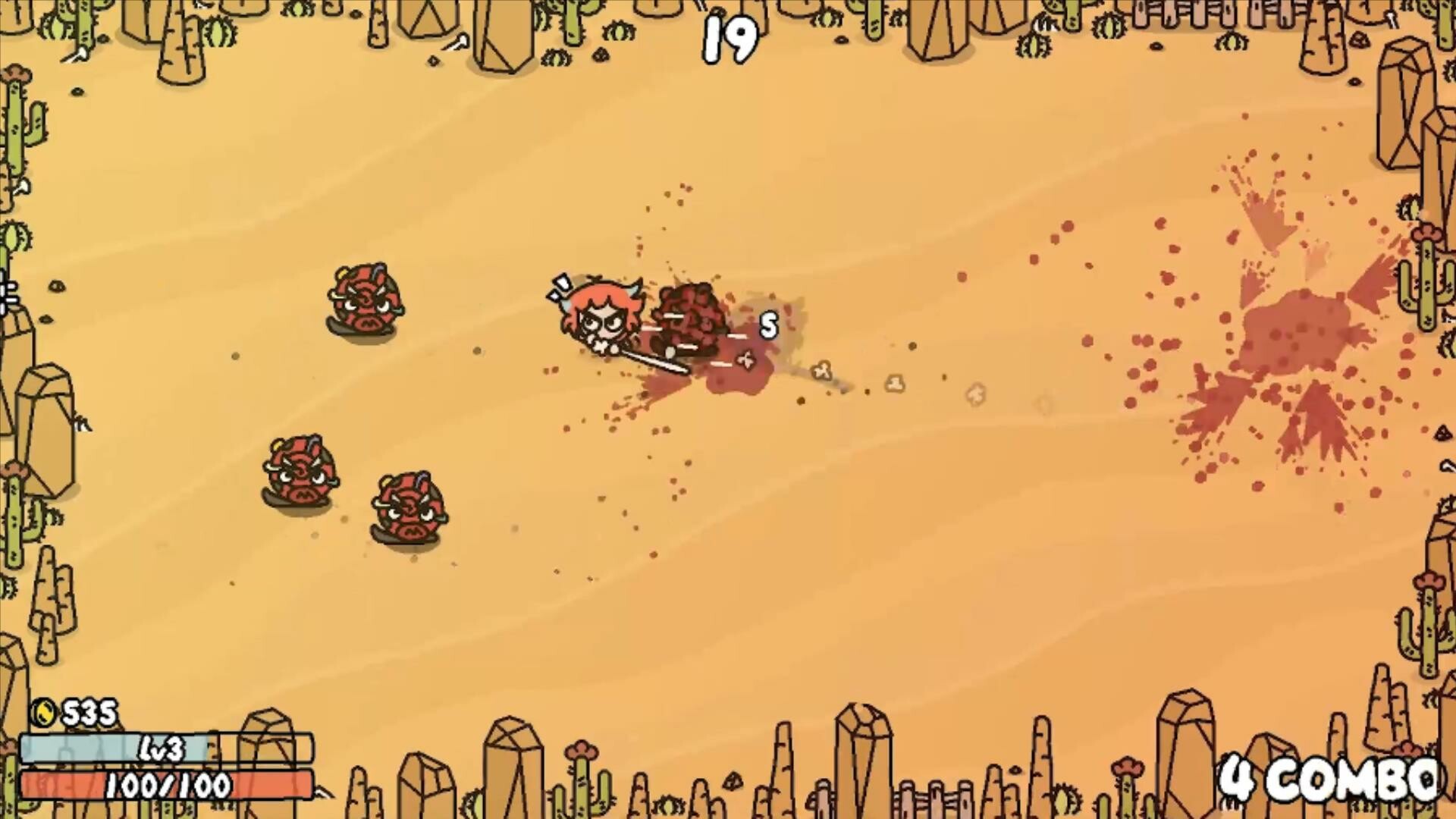This screenshot has height=819, width=1456.
Task: Click the 100/100 health bar
Action: coord(165,786)
